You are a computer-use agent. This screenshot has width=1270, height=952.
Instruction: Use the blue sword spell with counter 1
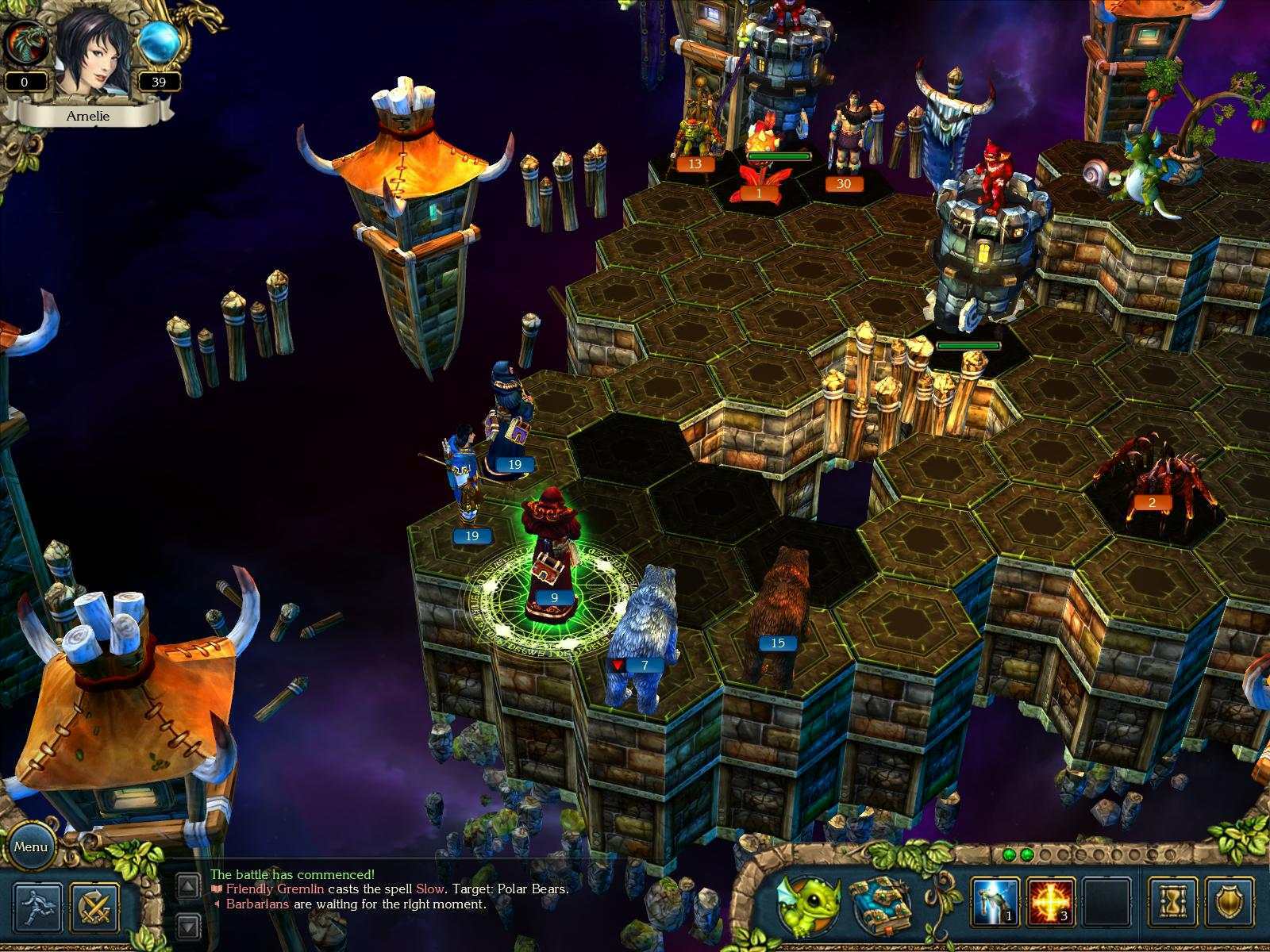(995, 901)
